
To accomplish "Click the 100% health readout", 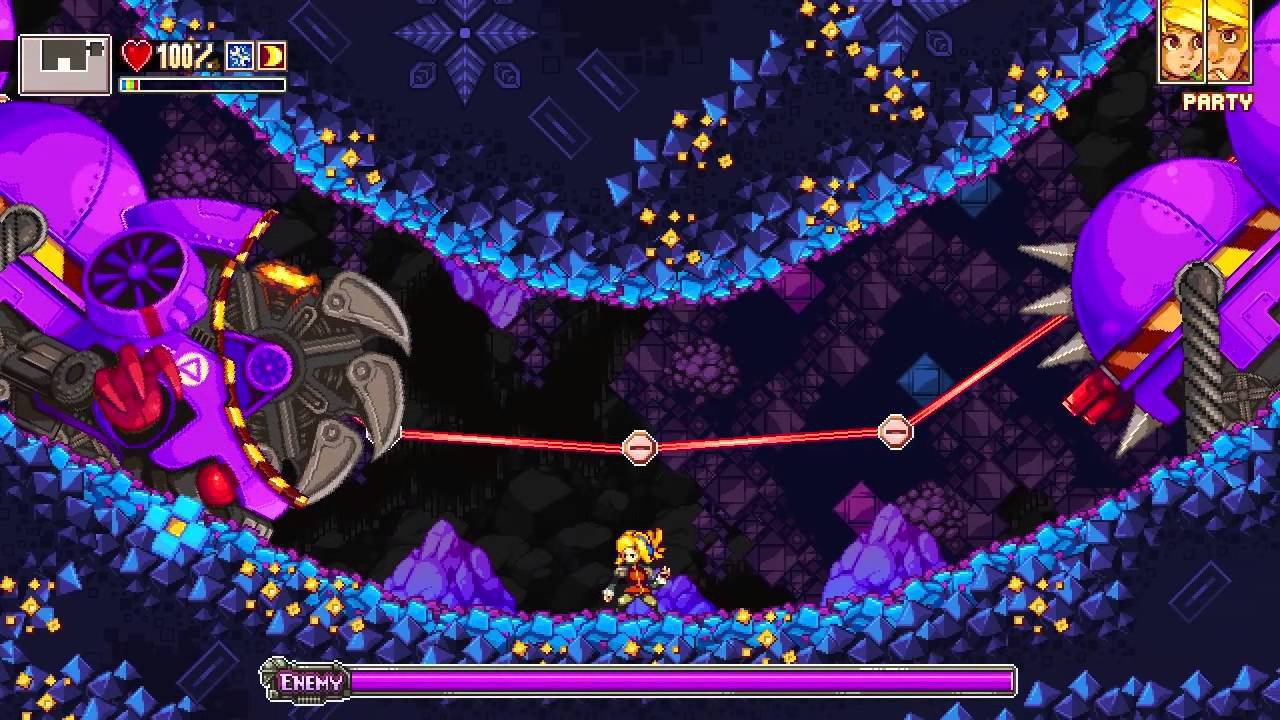I will pos(183,56).
